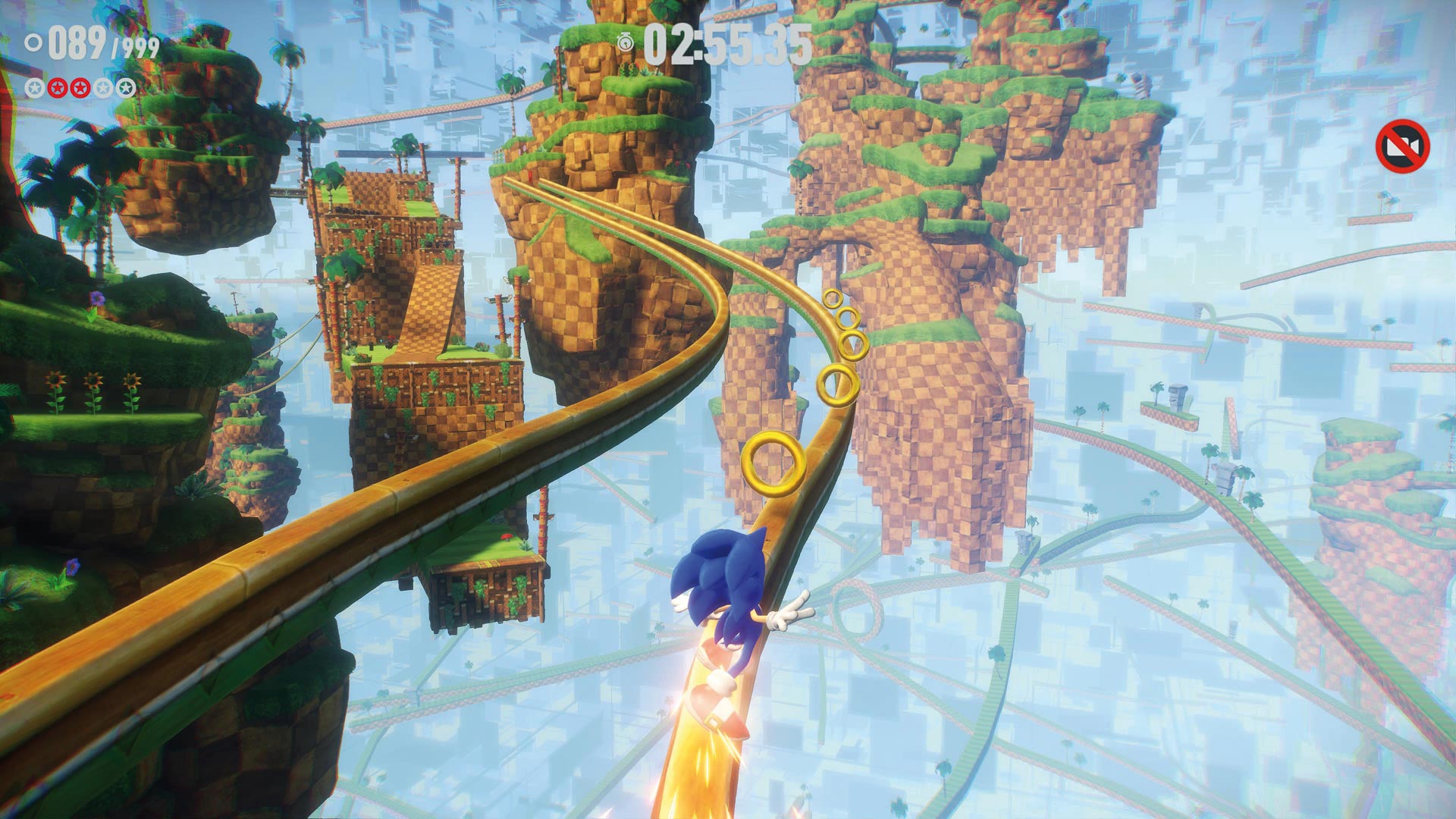This screenshot has height=819, width=1456.
Task: Click the red camera-disabled icon
Action: point(1402,147)
